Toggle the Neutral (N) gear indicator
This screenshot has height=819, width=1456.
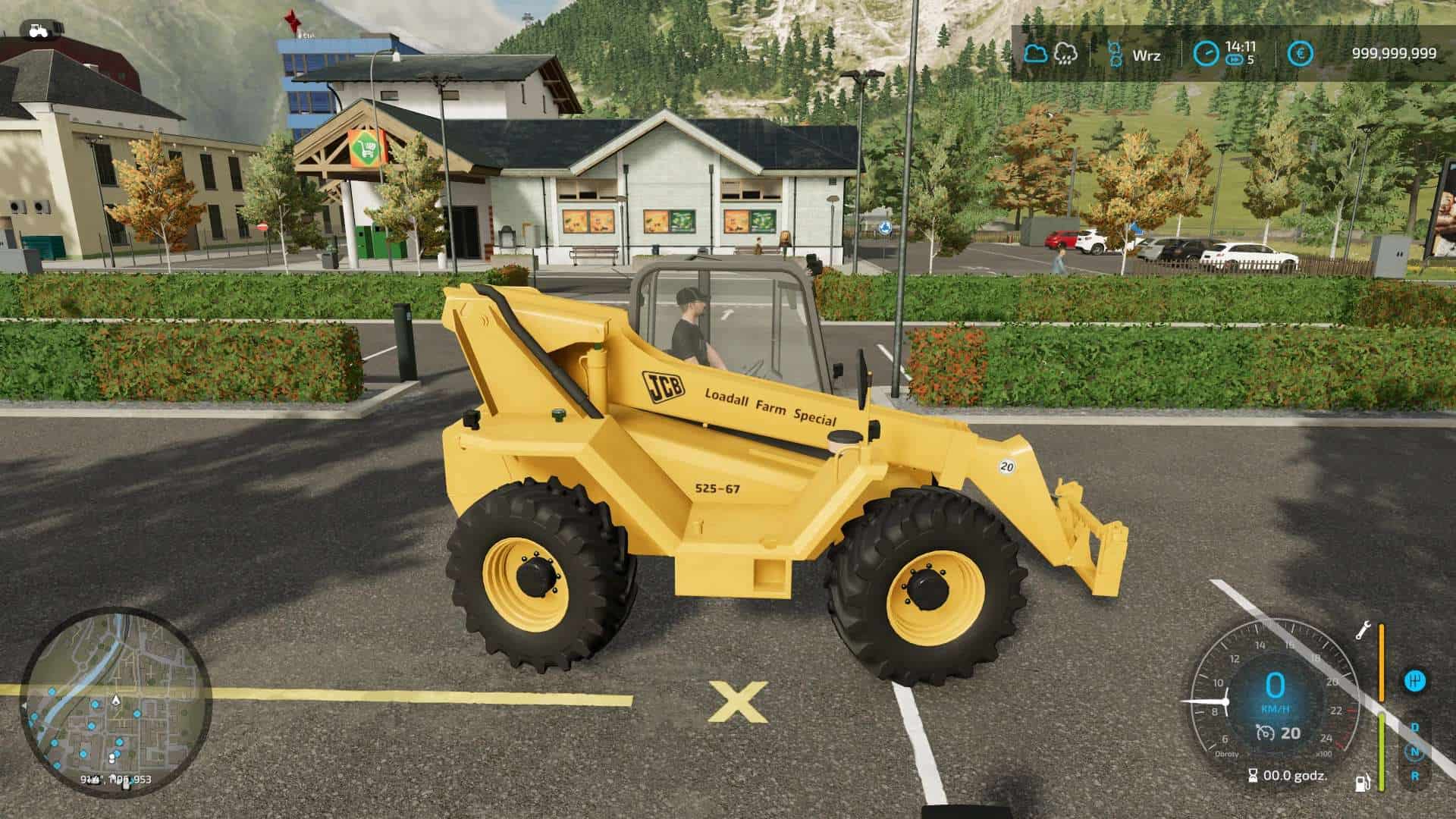1415,752
